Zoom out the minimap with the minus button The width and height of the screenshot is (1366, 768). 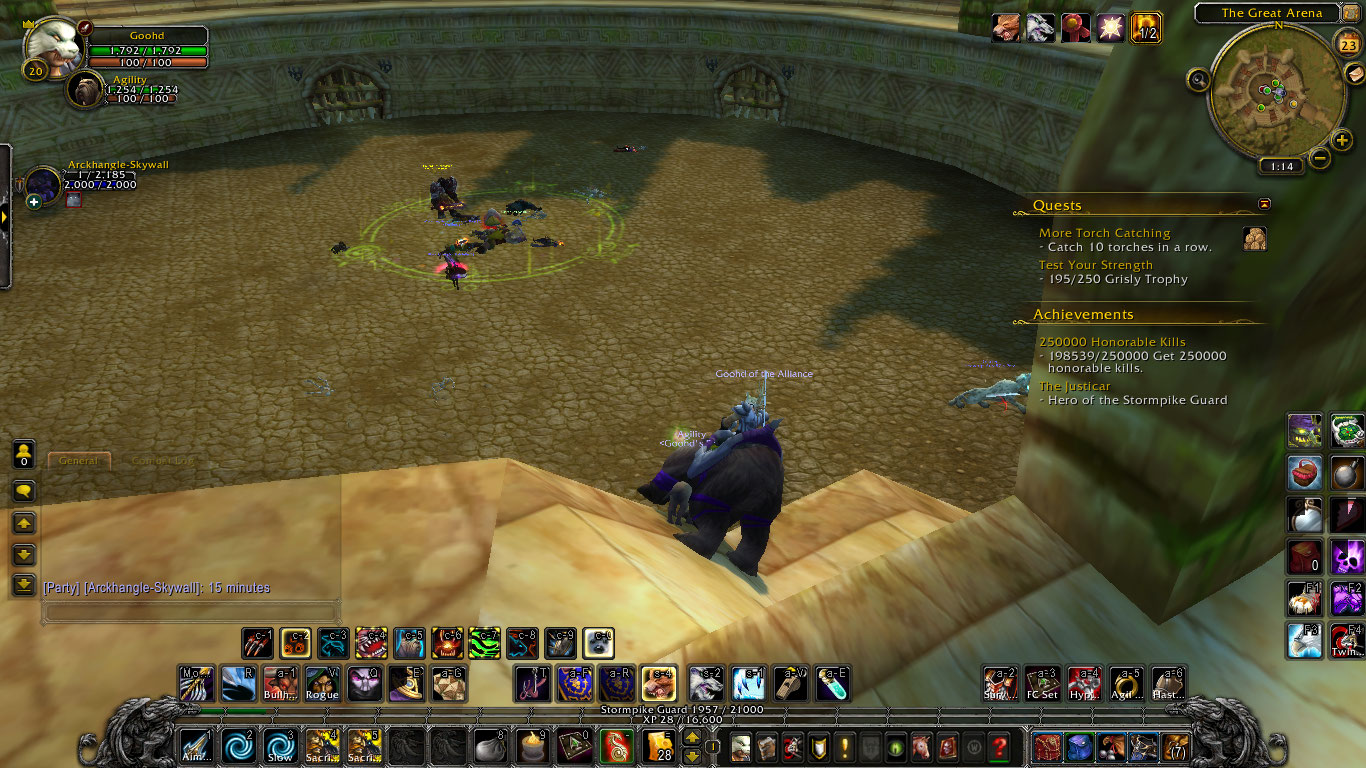(x=1320, y=158)
